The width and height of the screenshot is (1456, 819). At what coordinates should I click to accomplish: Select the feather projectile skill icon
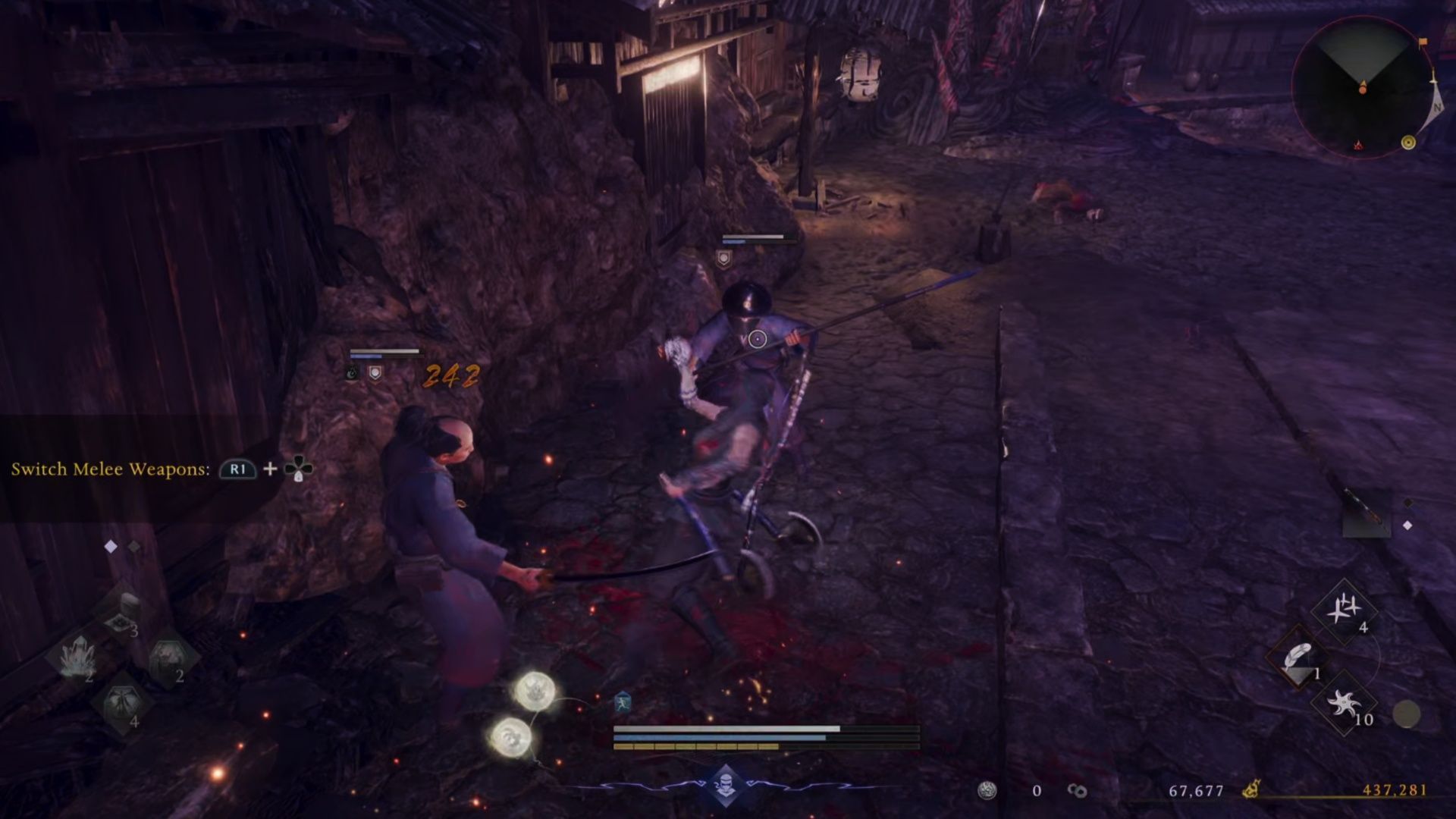(x=1299, y=656)
